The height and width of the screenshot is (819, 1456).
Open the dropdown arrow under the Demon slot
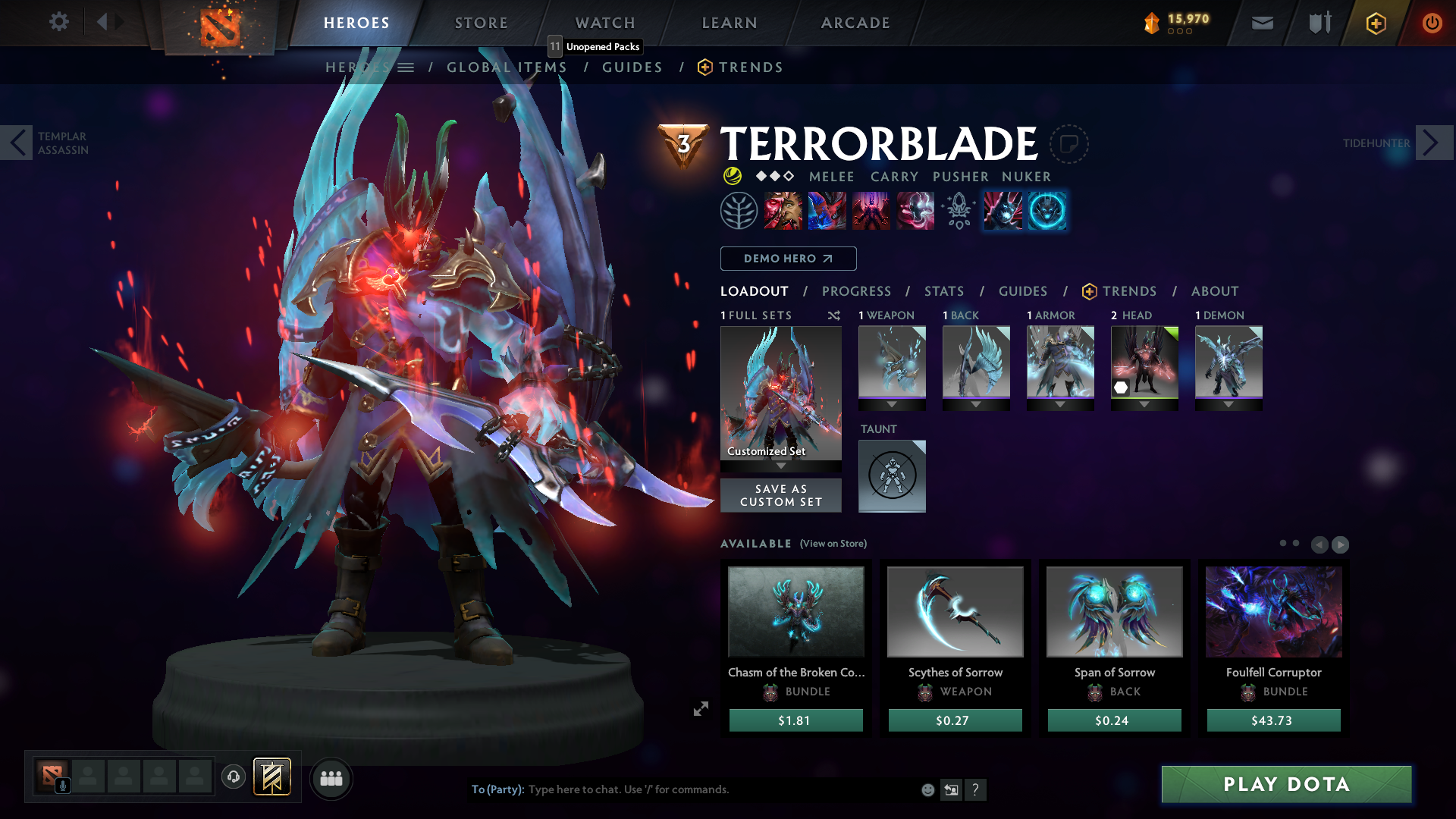[1228, 404]
